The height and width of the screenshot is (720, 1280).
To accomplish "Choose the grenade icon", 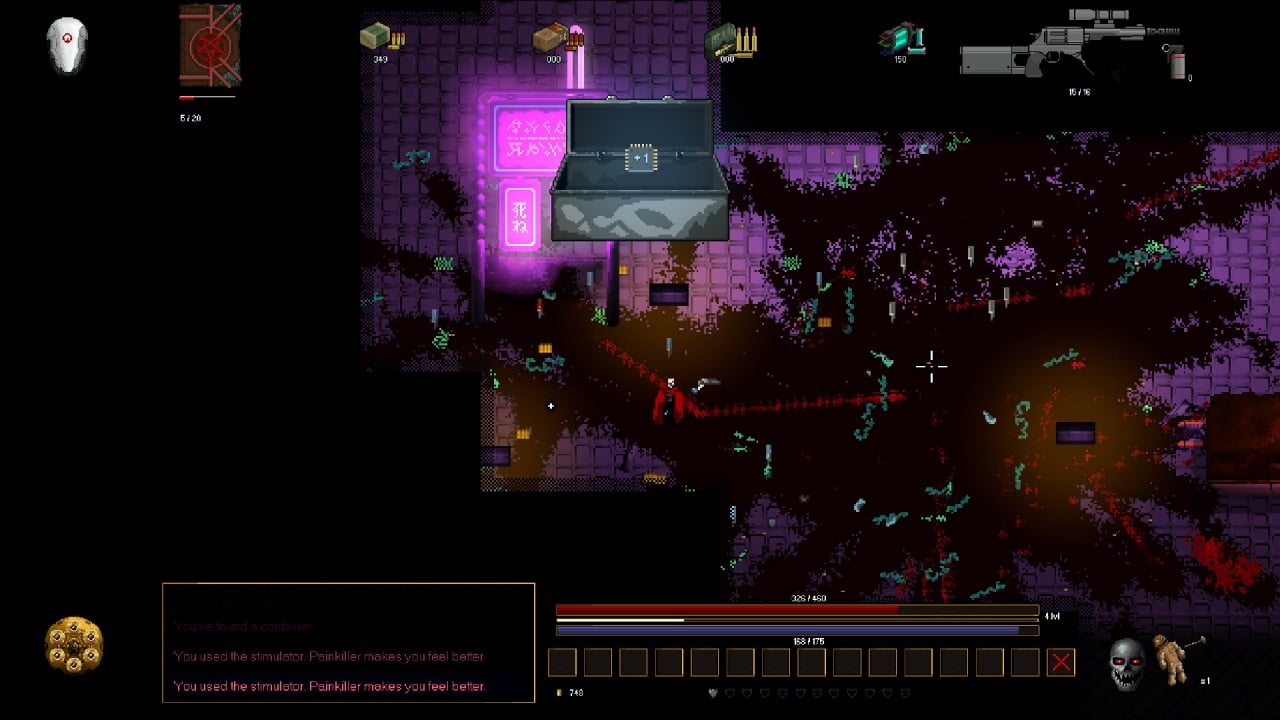I will (1176, 60).
